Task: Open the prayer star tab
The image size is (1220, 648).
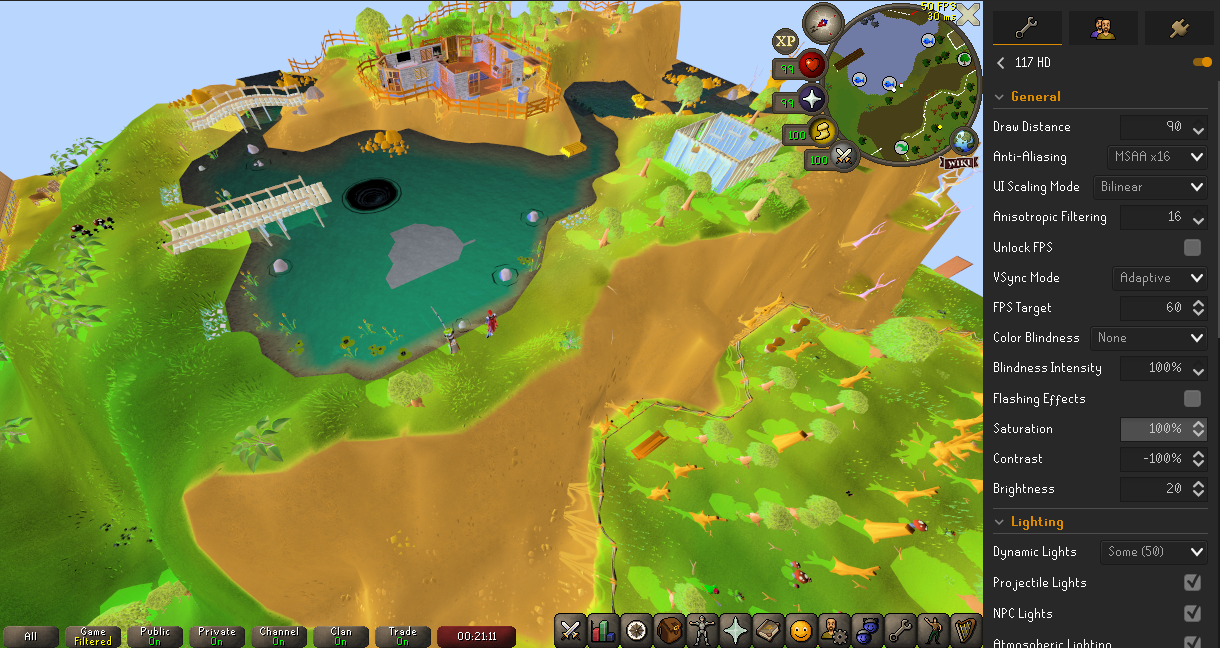Action: click(x=735, y=630)
